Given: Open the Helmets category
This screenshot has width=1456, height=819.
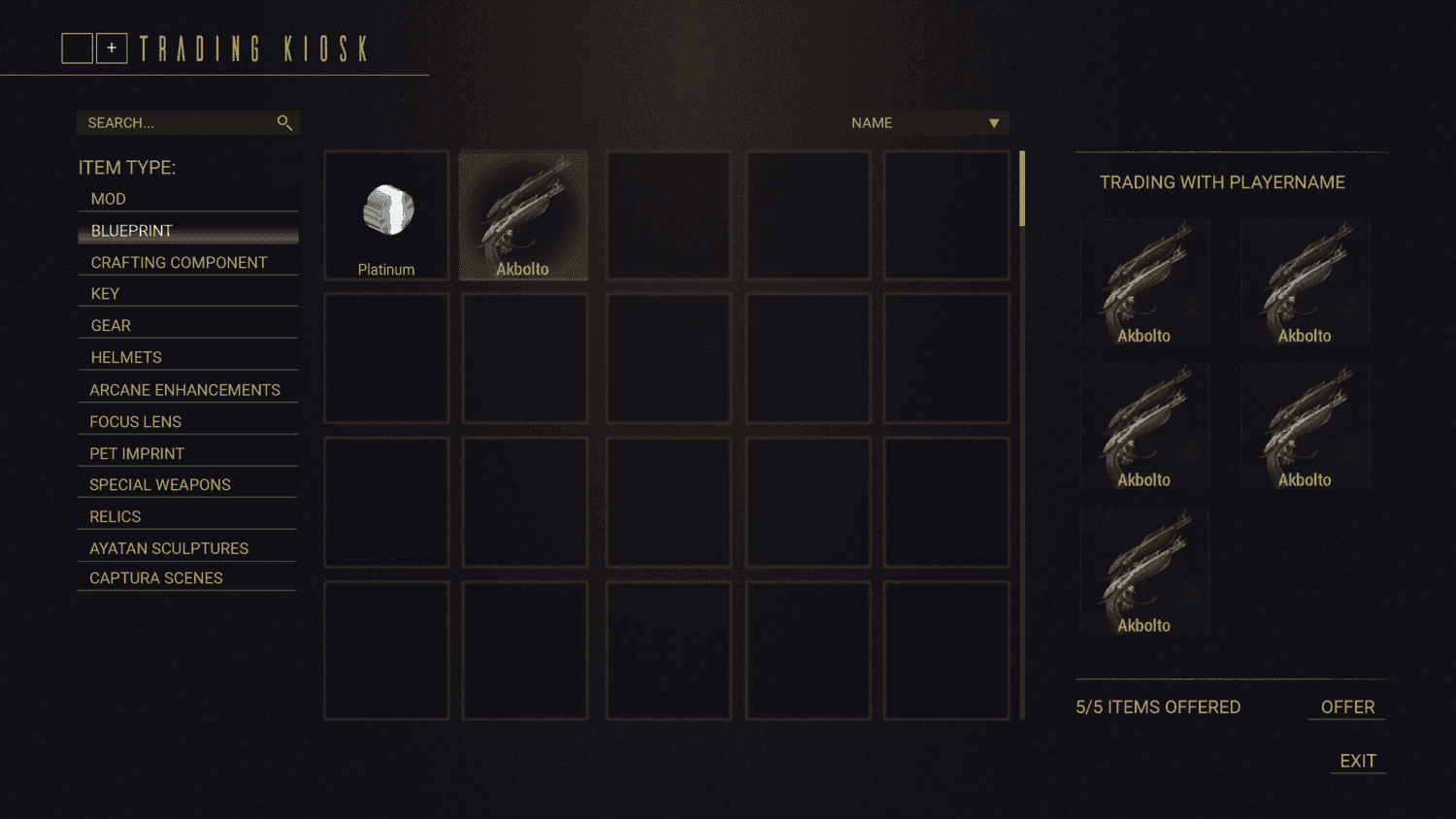Looking at the screenshot, I should (126, 358).
